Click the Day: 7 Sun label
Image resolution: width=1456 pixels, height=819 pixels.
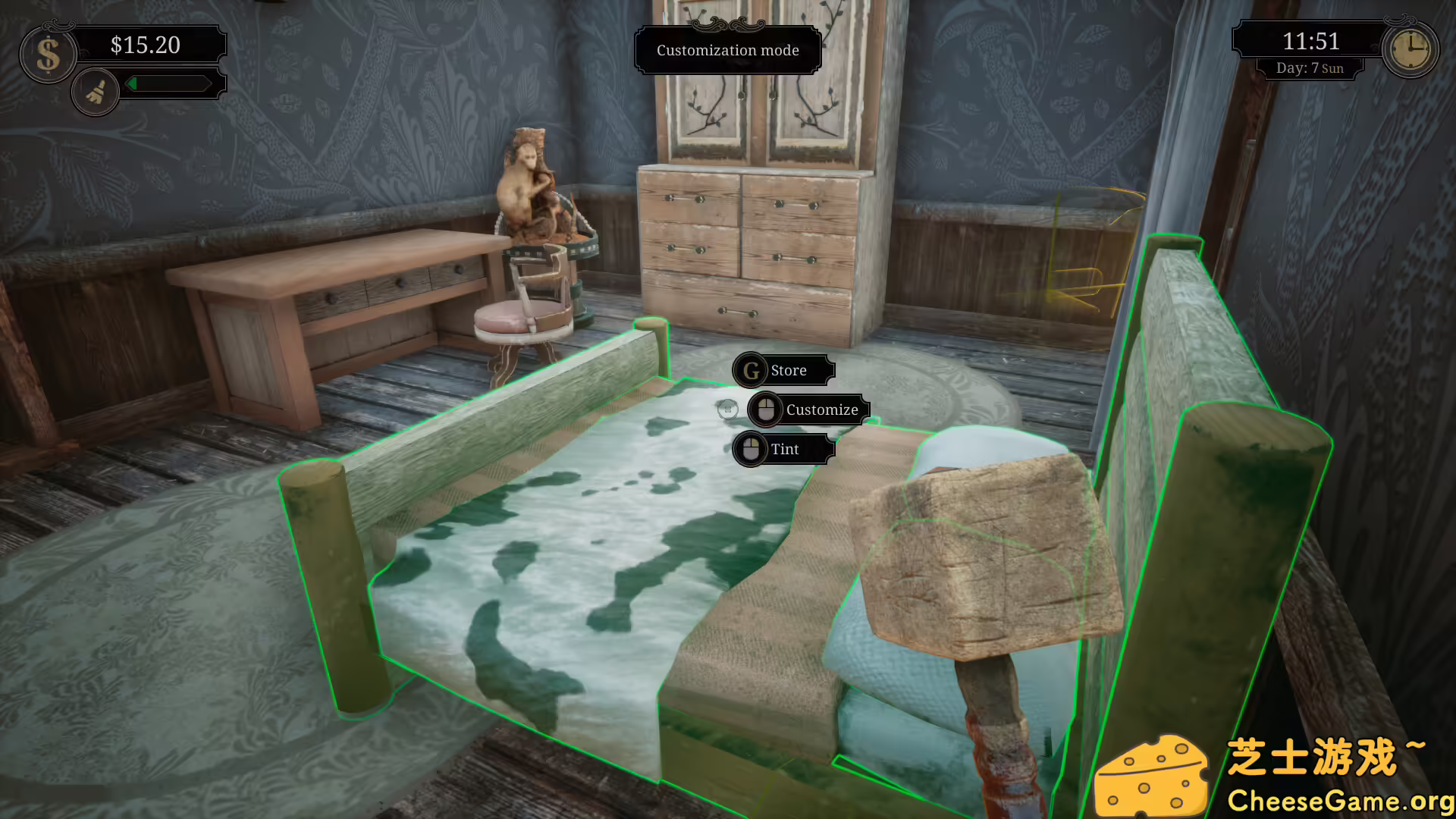coord(1310,67)
